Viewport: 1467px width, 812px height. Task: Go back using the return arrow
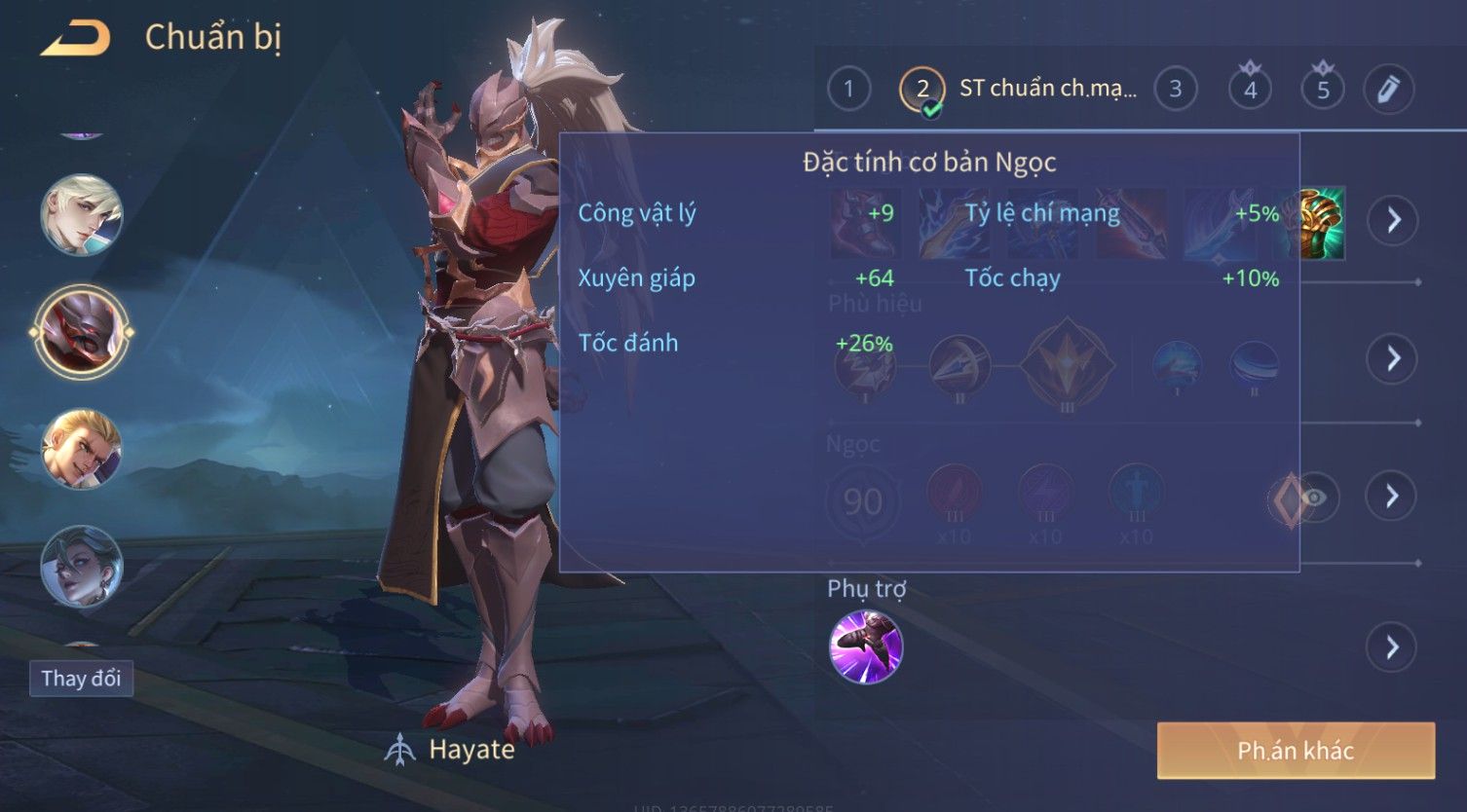(76, 39)
